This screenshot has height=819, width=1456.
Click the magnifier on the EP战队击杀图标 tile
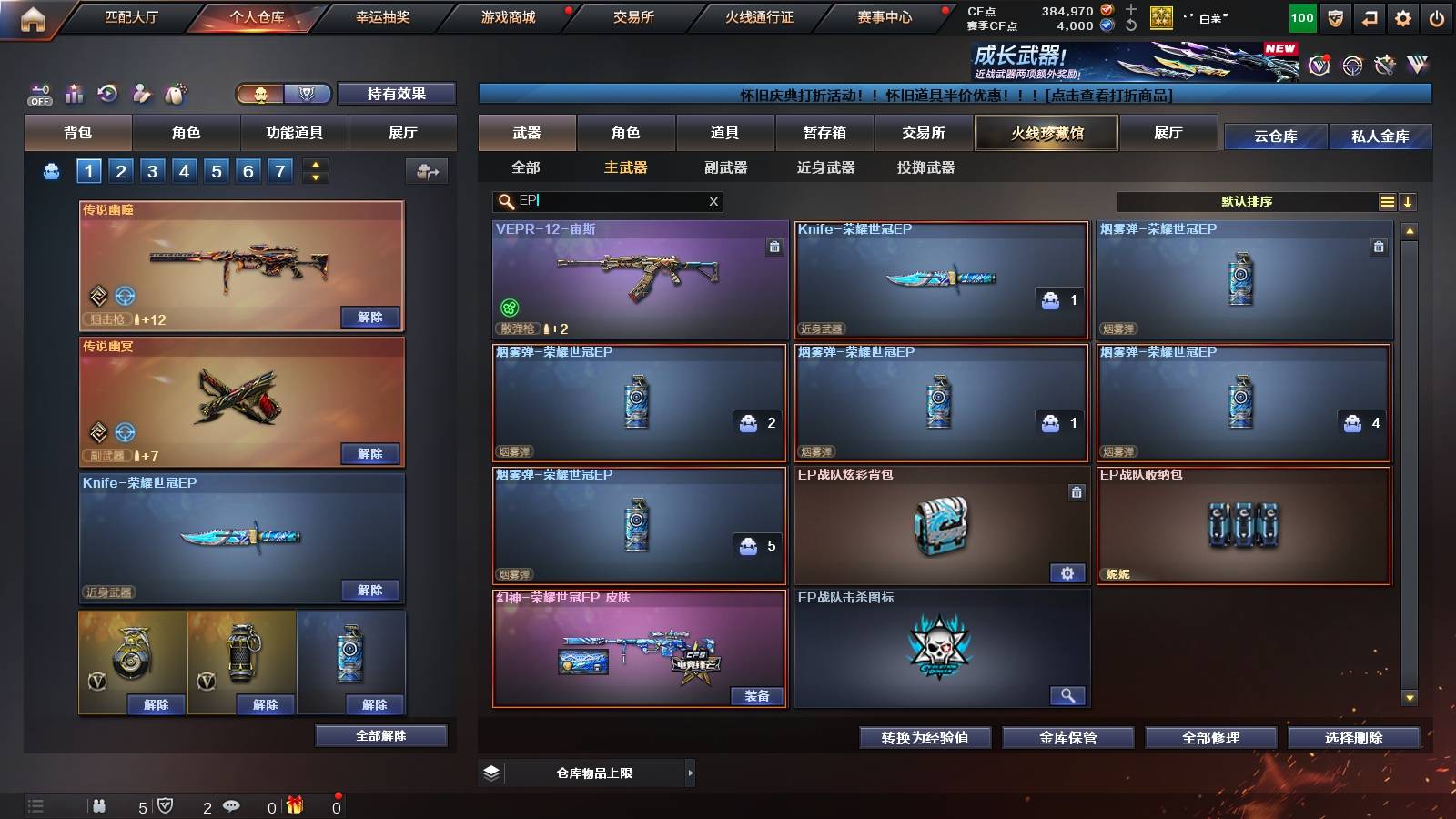point(1068,695)
